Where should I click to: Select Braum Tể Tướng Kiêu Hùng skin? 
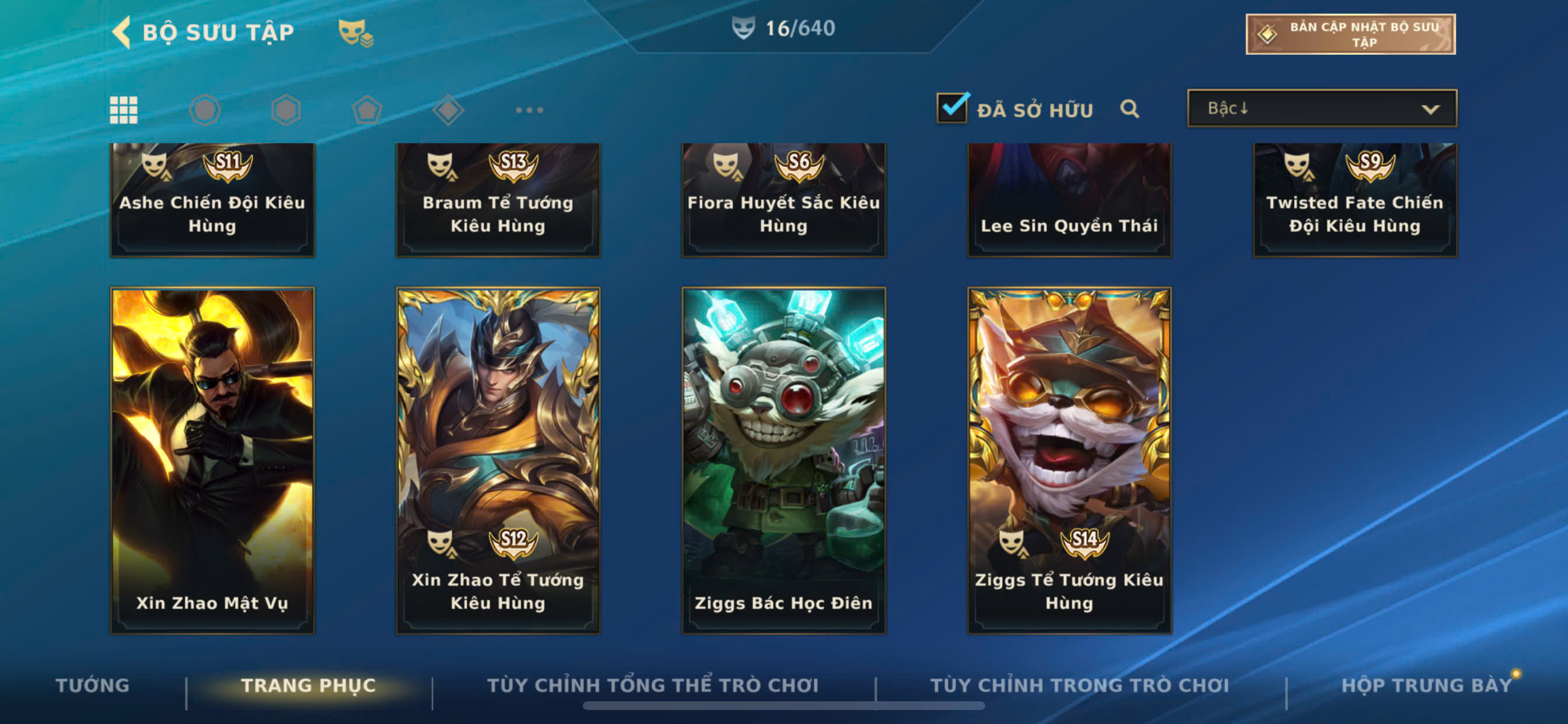coord(498,199)
